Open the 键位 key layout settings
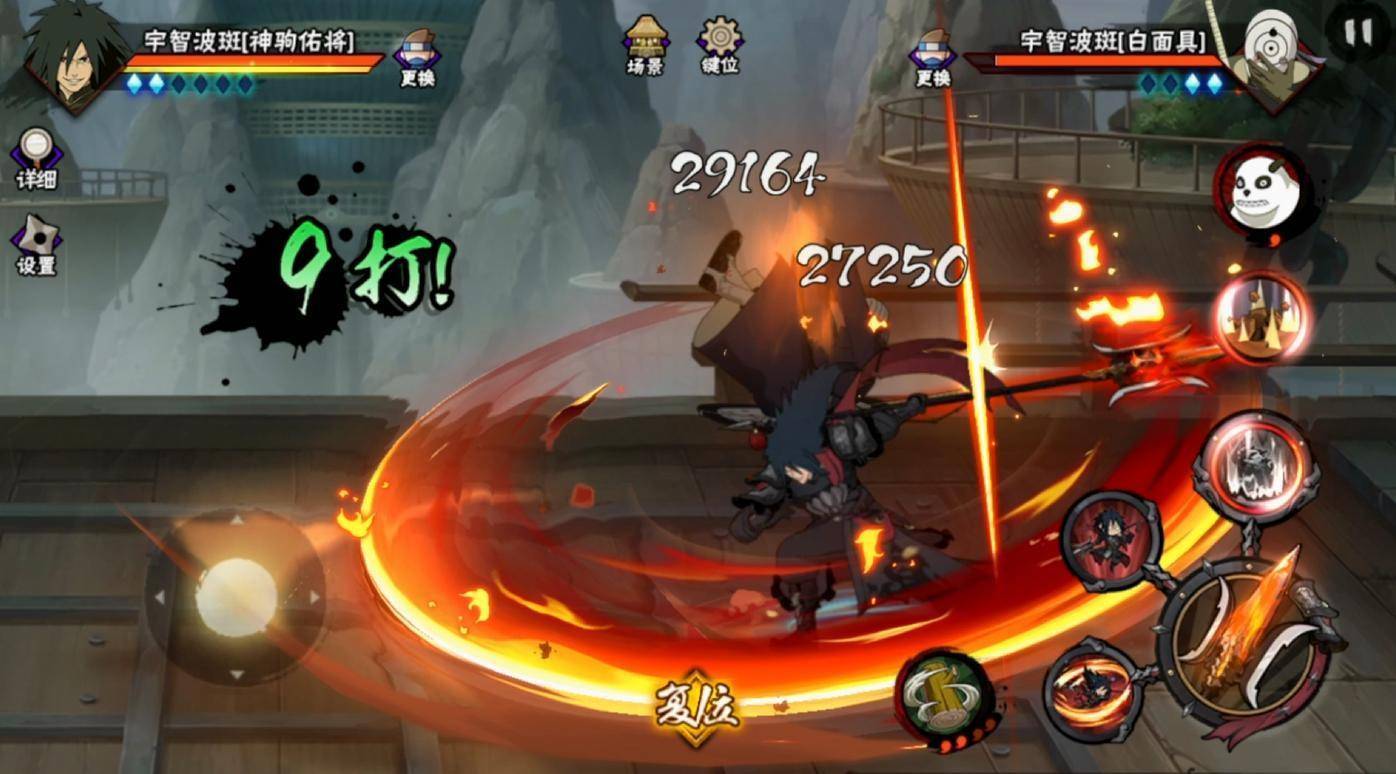 pos(720,45)
